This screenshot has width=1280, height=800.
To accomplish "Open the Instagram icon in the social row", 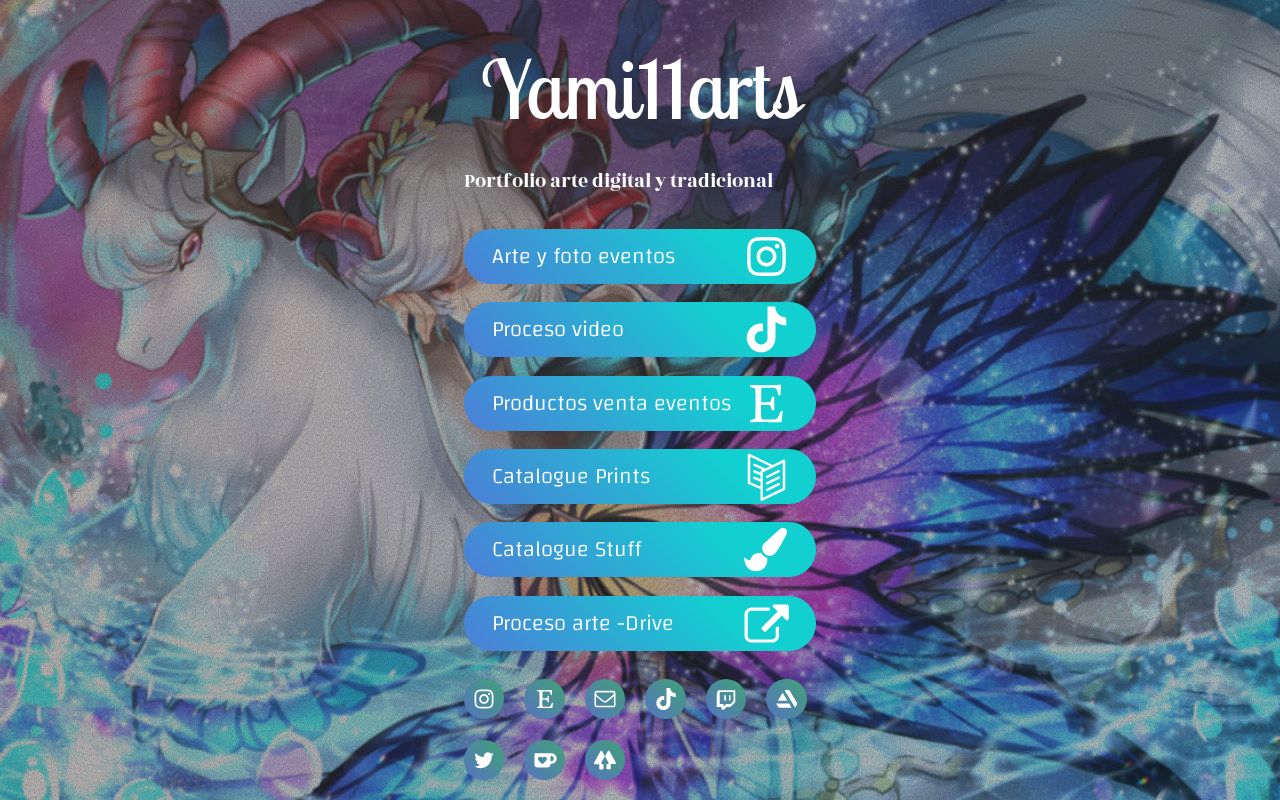I will (485, 699).
